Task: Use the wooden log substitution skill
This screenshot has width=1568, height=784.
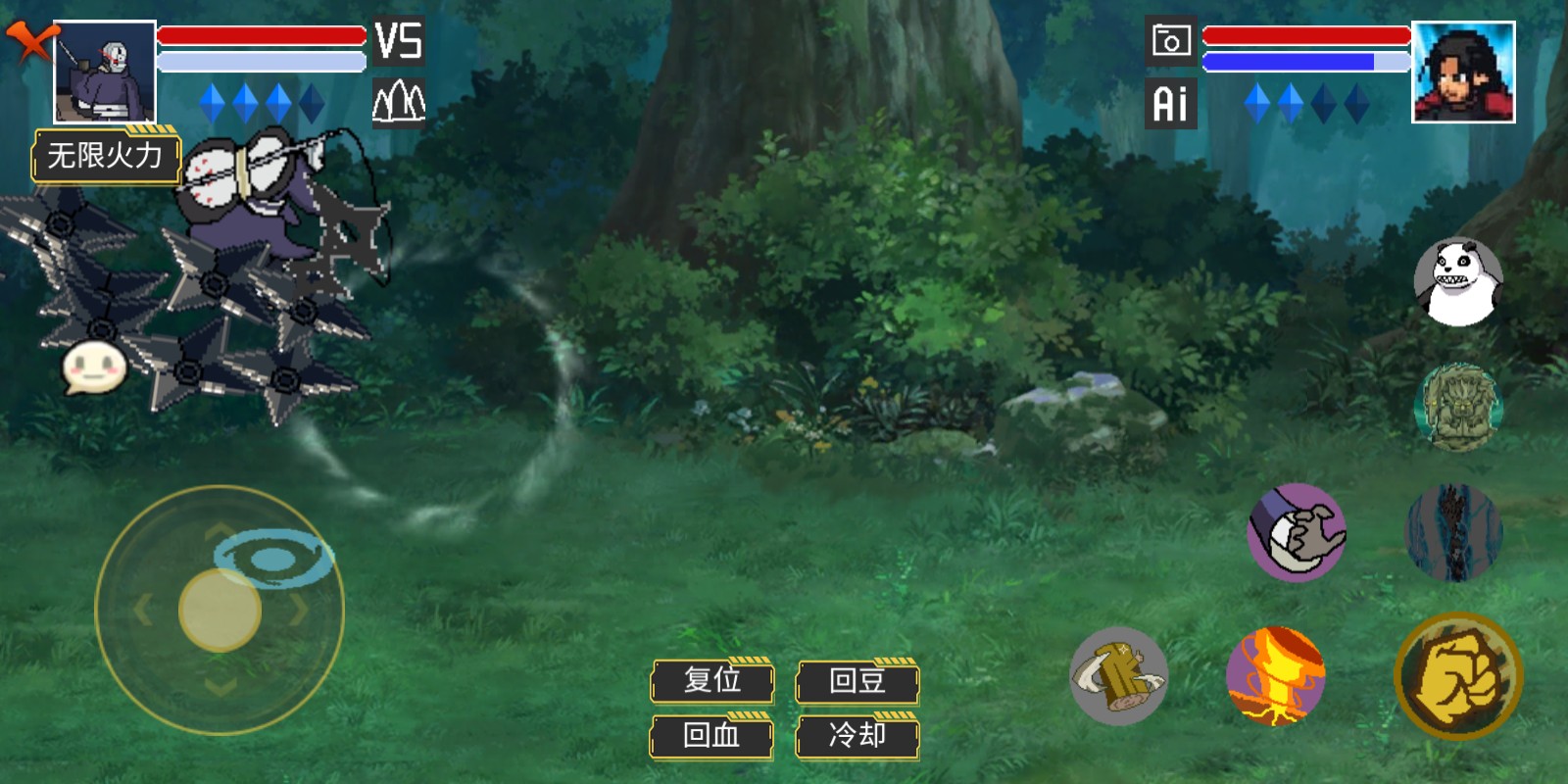Action: click(x=1118, y=676)
